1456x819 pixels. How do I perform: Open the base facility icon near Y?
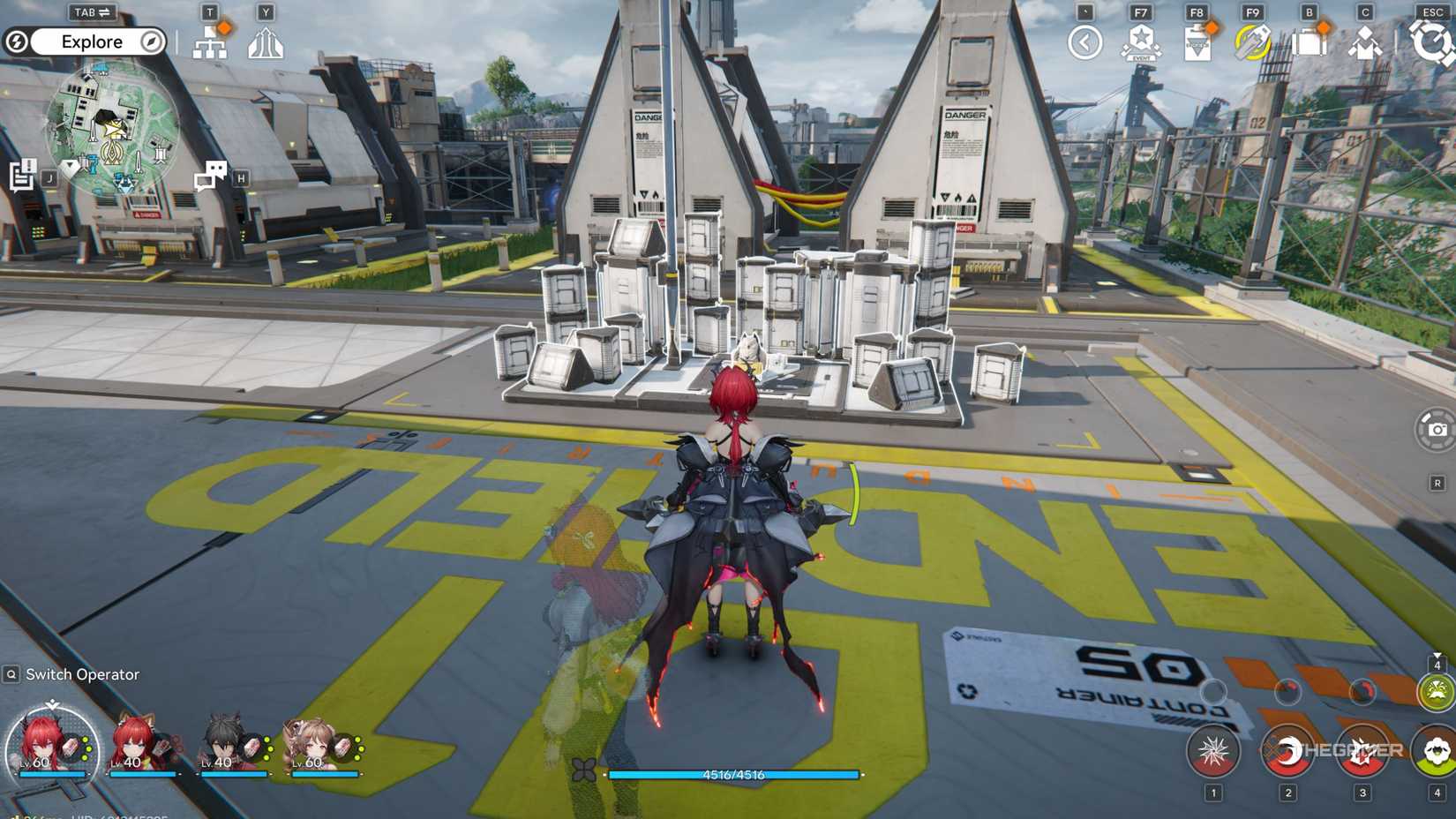click(266, 41)
